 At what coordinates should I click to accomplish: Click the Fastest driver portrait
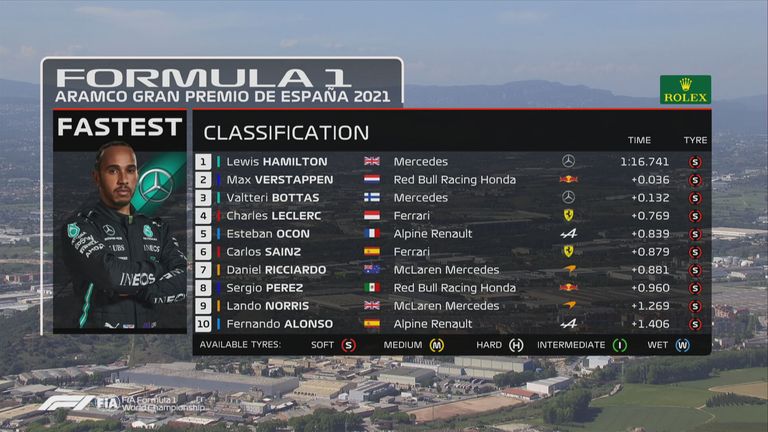click(x=120, y=240)
